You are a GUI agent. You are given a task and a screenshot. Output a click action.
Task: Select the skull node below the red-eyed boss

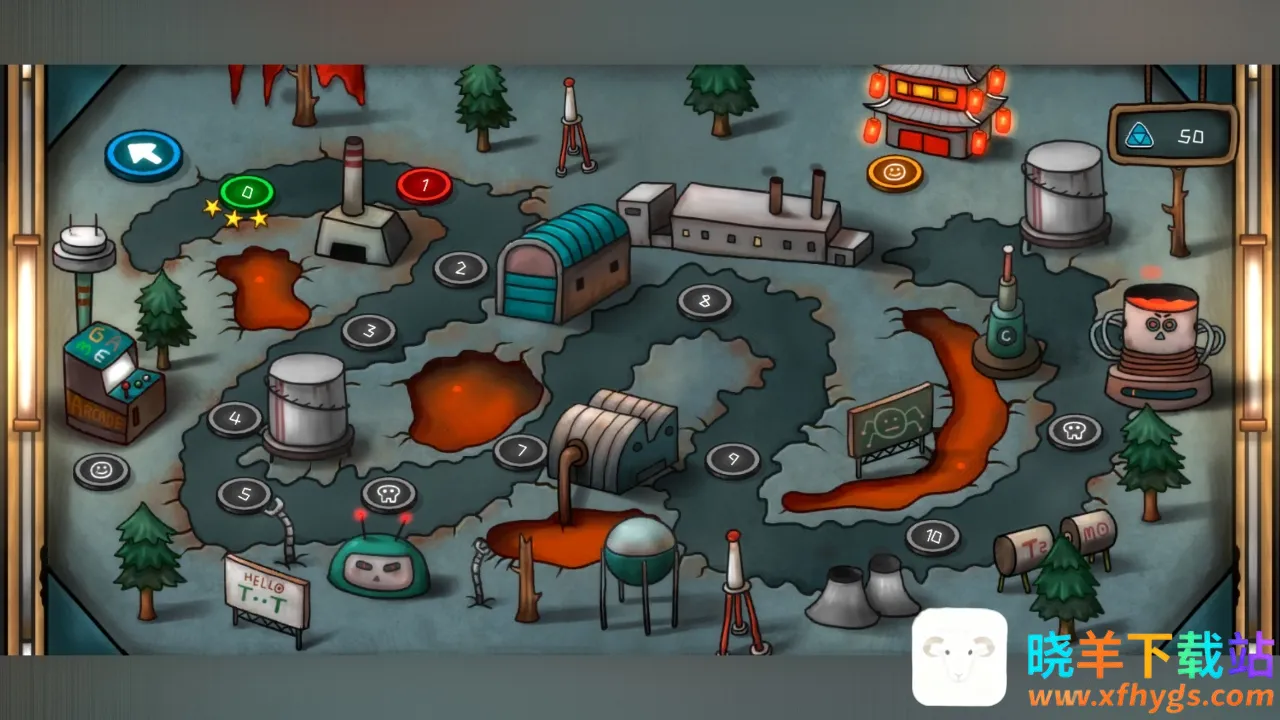(1075, 431)
